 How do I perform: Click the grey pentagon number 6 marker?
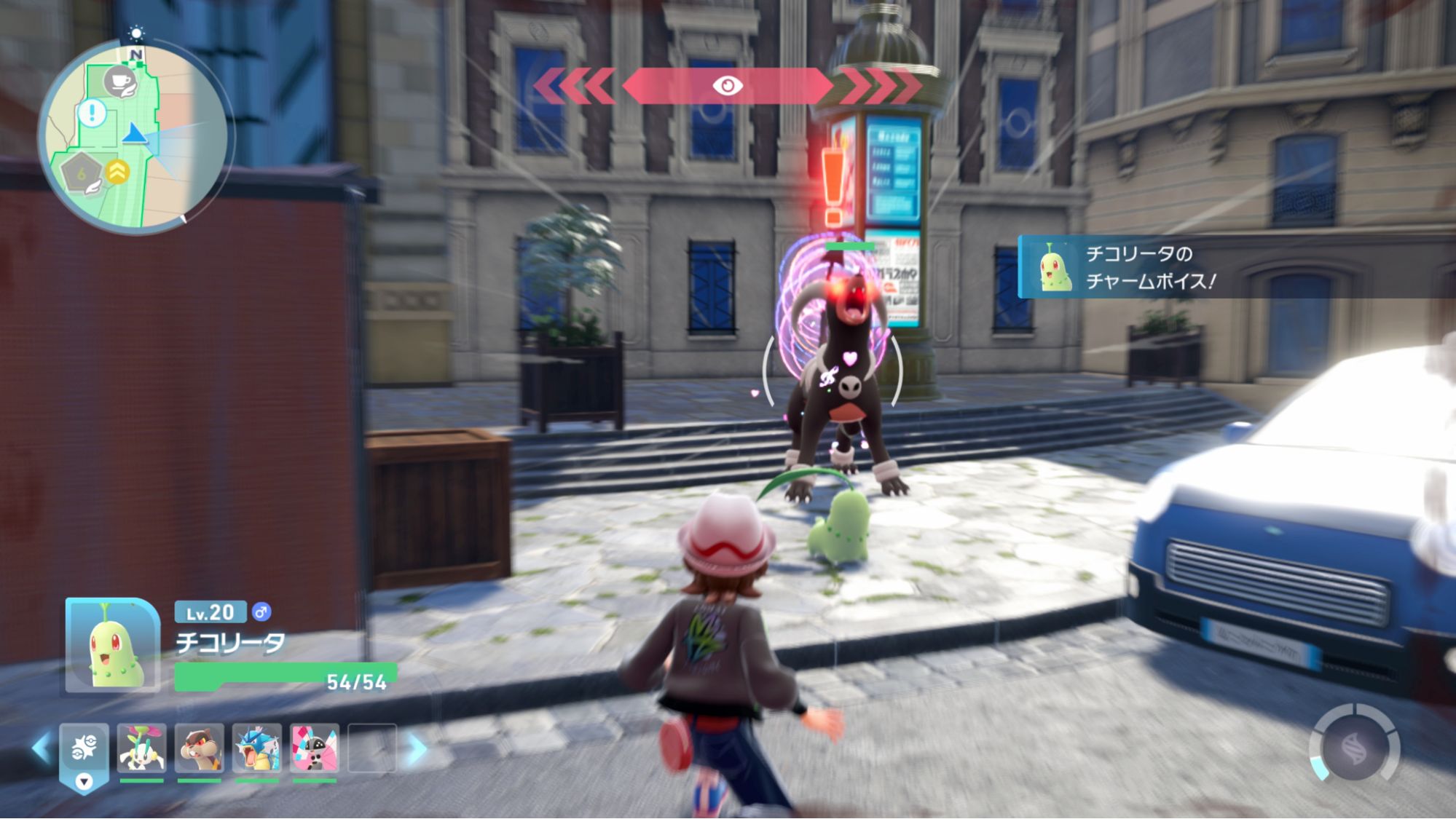click(x=80, y=173)
